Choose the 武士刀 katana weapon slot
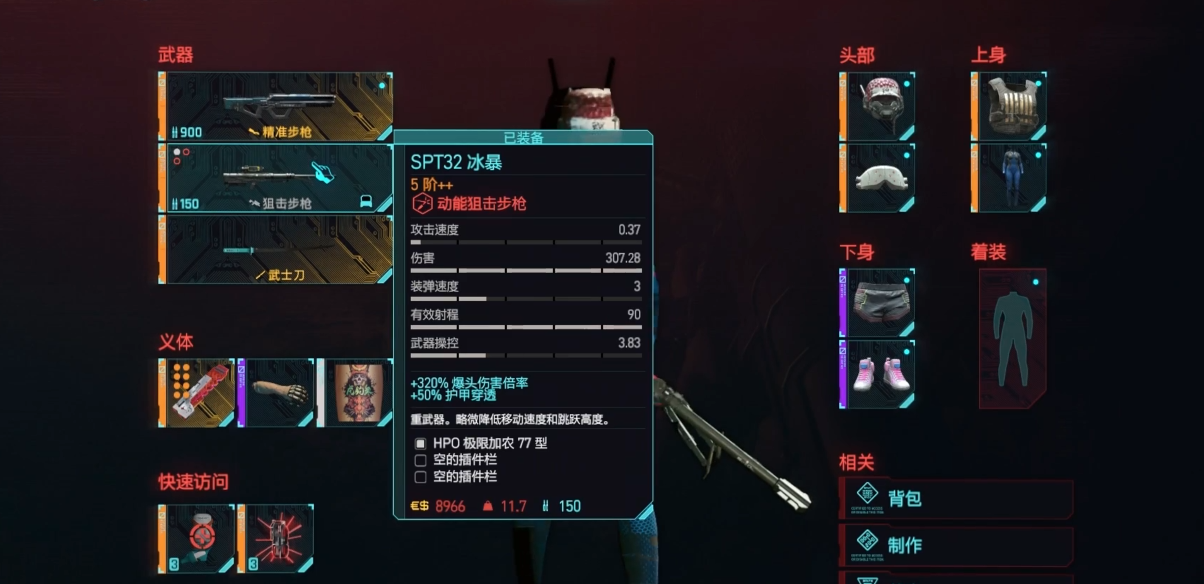 276,249
